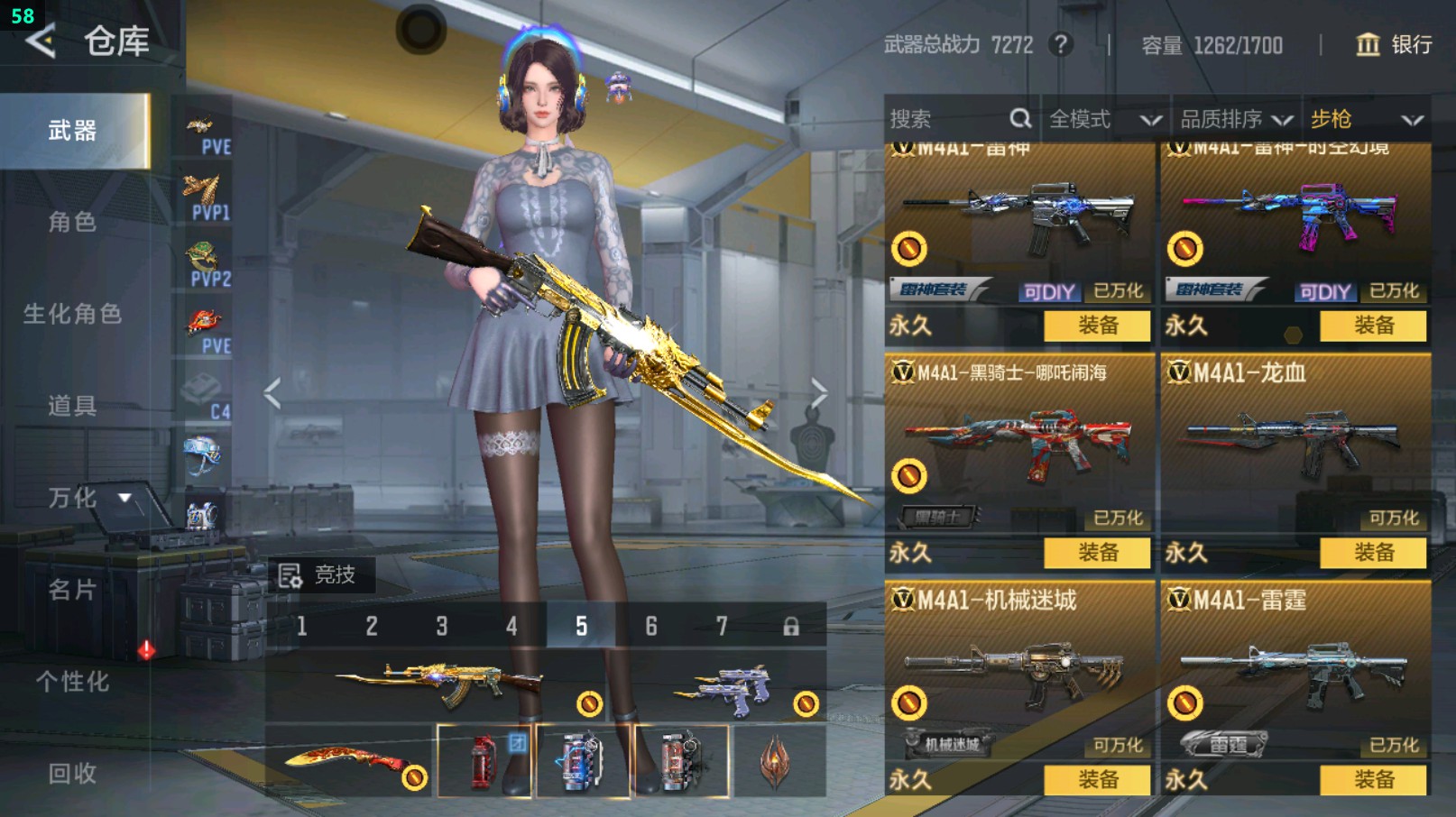The image size is (1456, 817).
Task: Open the 银行 bank
Action: click(x=1395, y=44)
